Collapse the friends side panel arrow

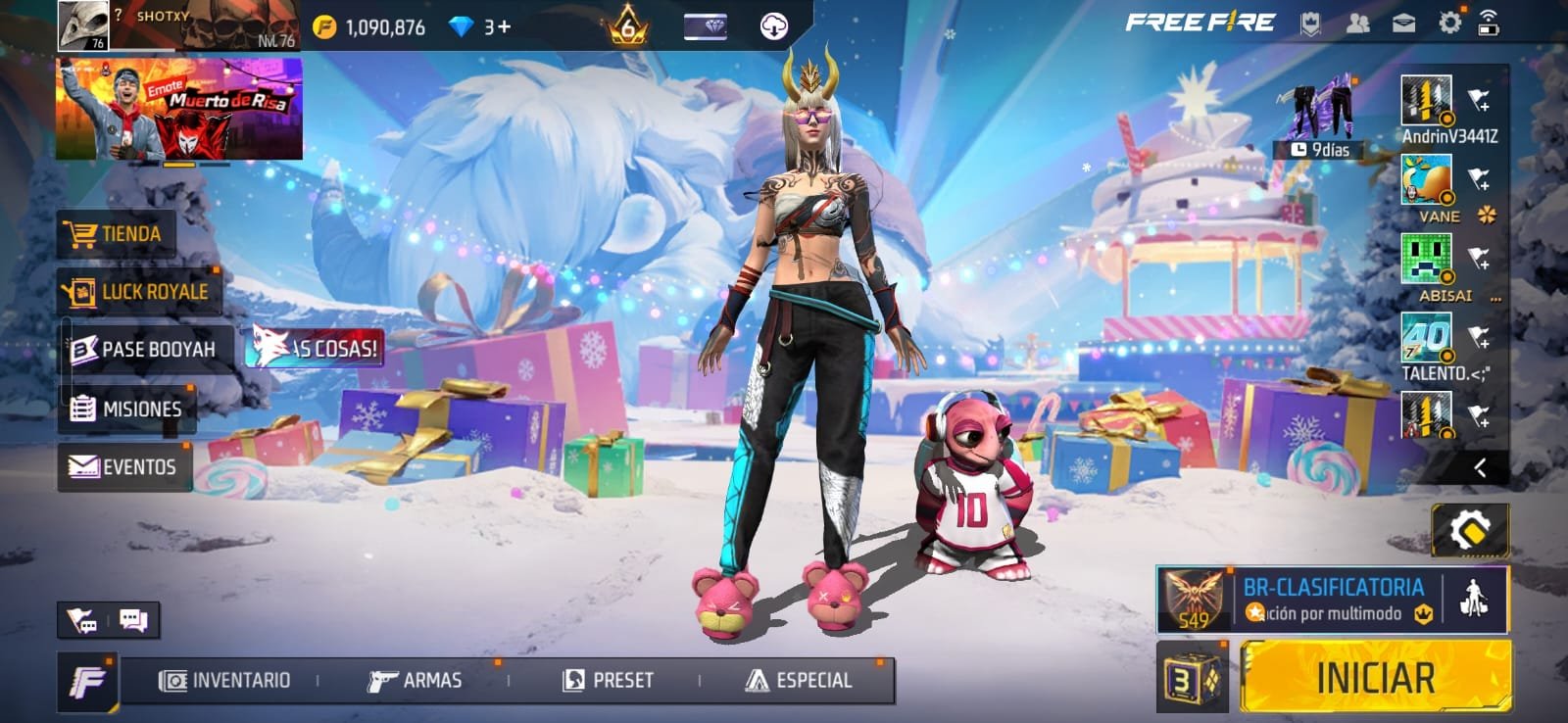(x=1480, y=468)
